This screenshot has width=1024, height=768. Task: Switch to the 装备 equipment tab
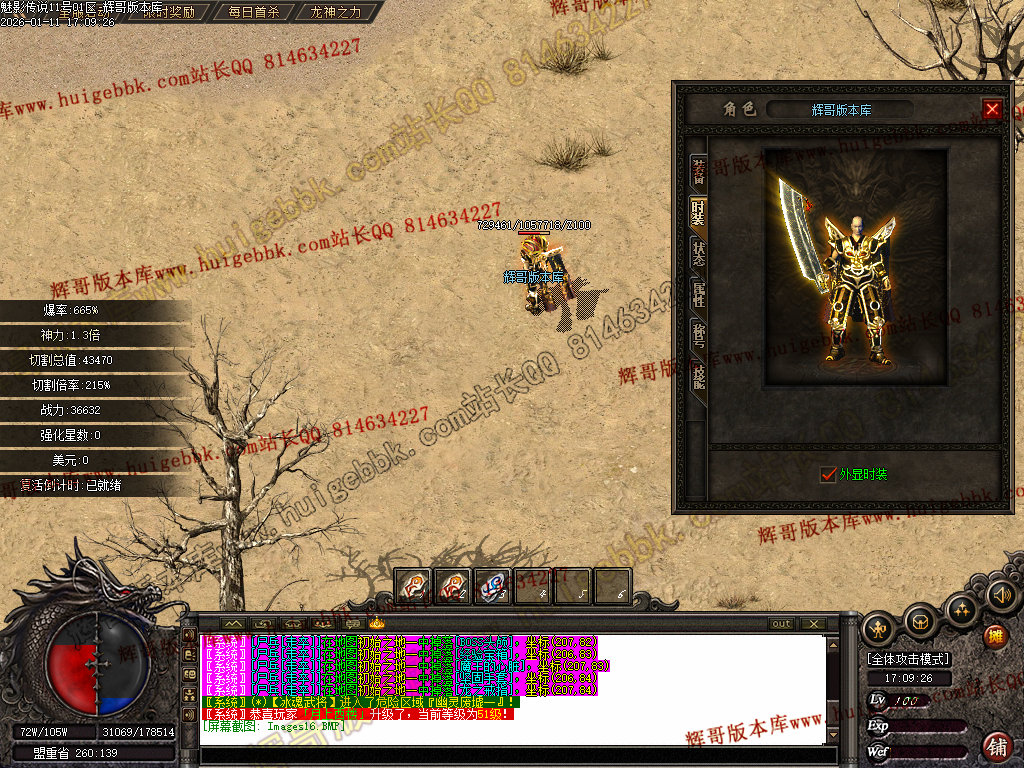(x=699, y=173)
